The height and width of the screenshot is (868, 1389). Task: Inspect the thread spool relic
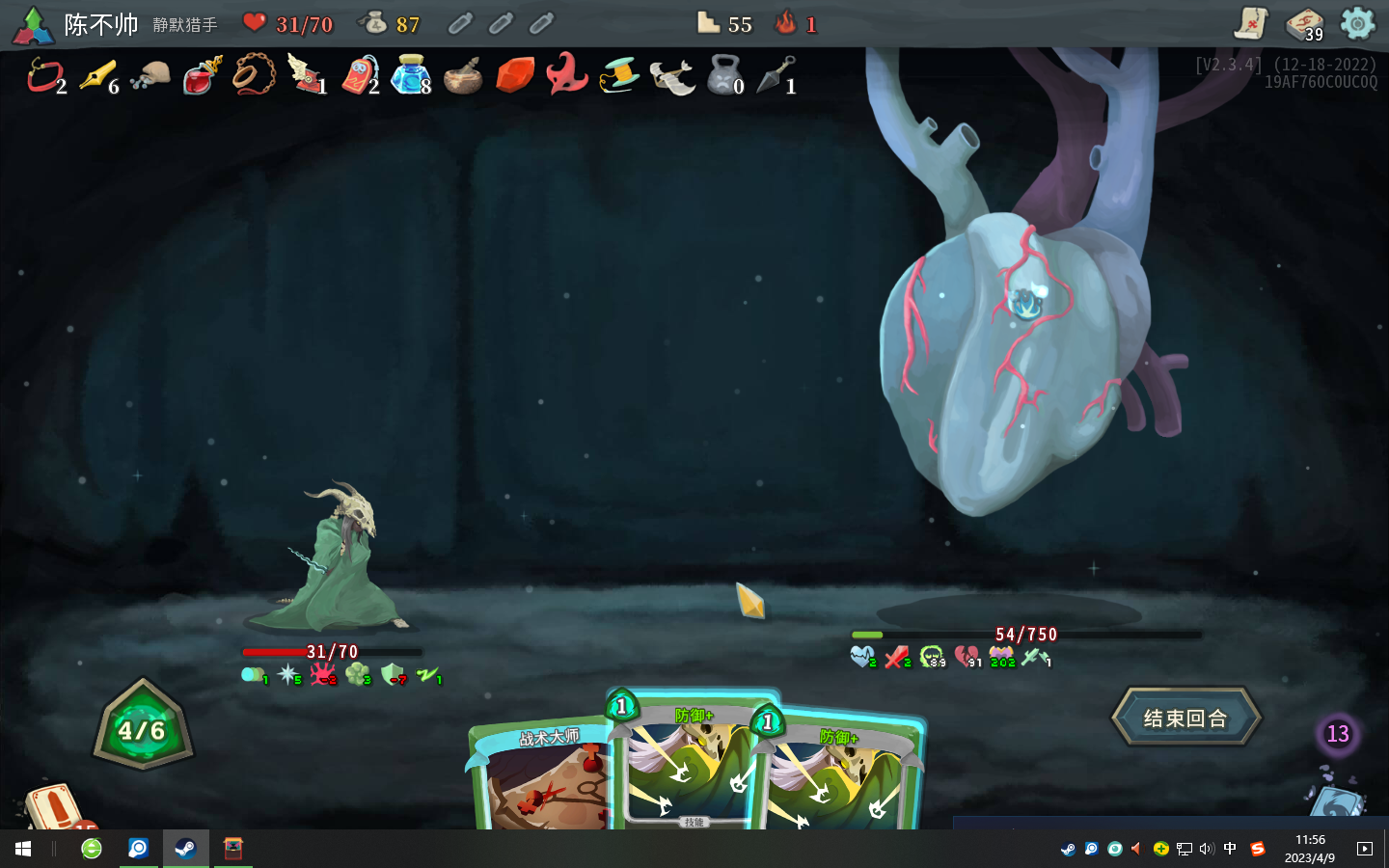618,75
